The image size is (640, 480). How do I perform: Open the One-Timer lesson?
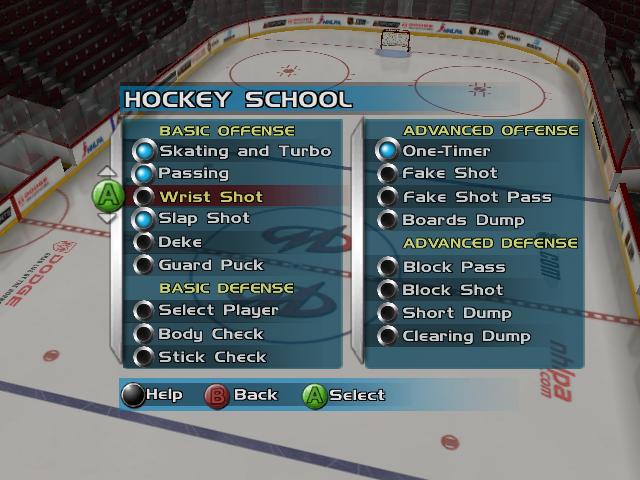pos(446,151)
